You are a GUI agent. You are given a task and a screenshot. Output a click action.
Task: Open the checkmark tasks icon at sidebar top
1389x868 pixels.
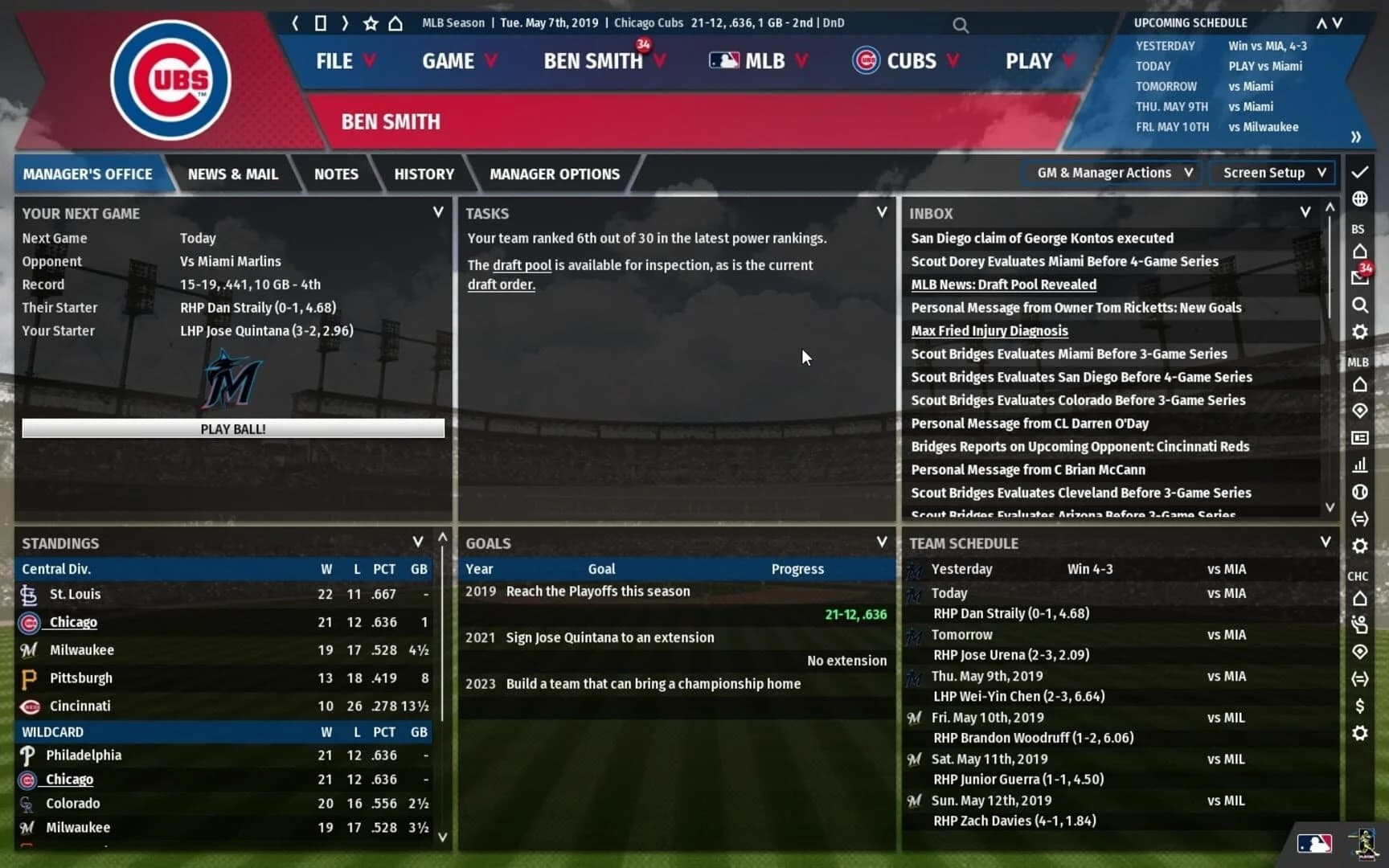click(x=1360, y=171)
